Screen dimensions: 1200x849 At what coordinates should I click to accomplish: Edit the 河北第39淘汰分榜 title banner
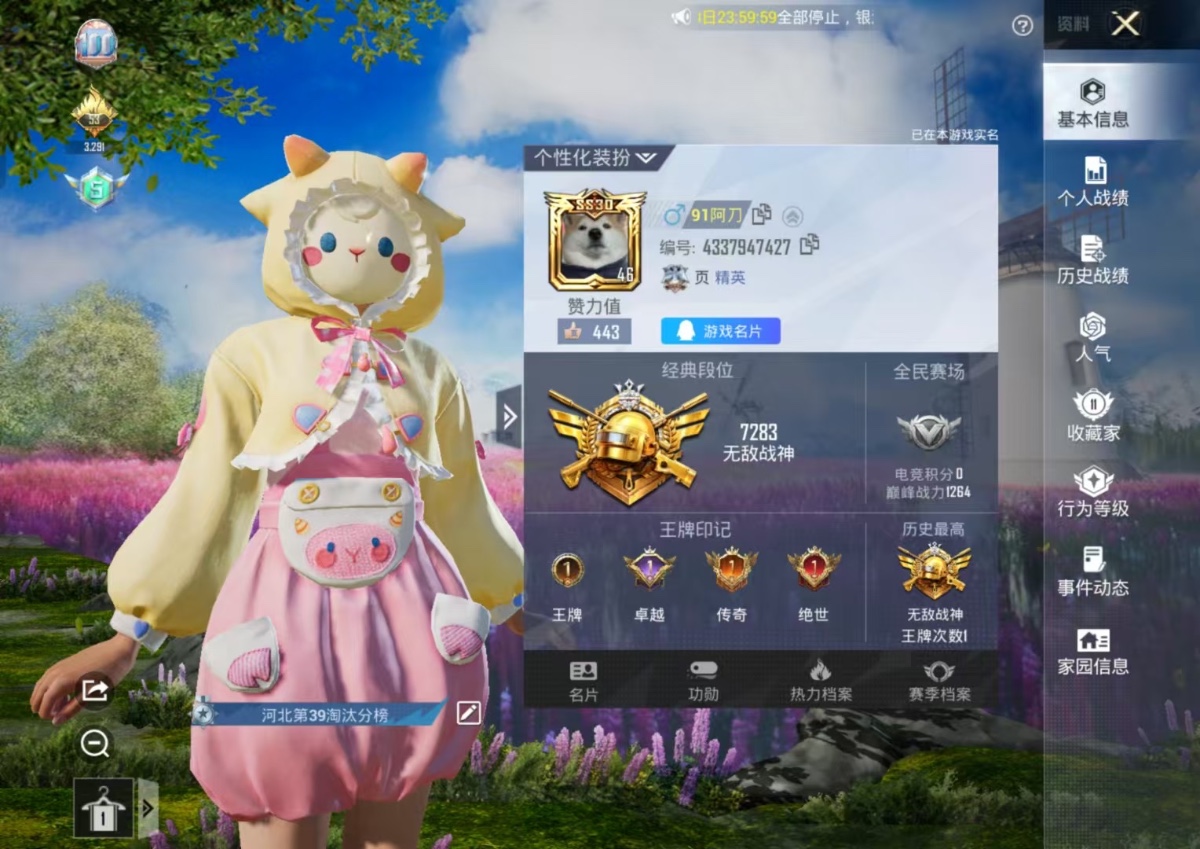(x=468, y=713)
